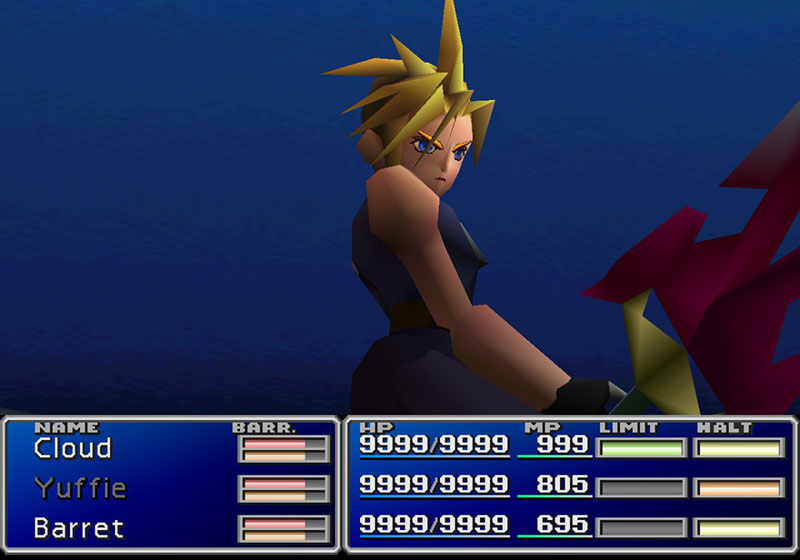This screenshot has height=560, width=800.
Task: Select Cloud in the party list
Action: coord(72,449)
